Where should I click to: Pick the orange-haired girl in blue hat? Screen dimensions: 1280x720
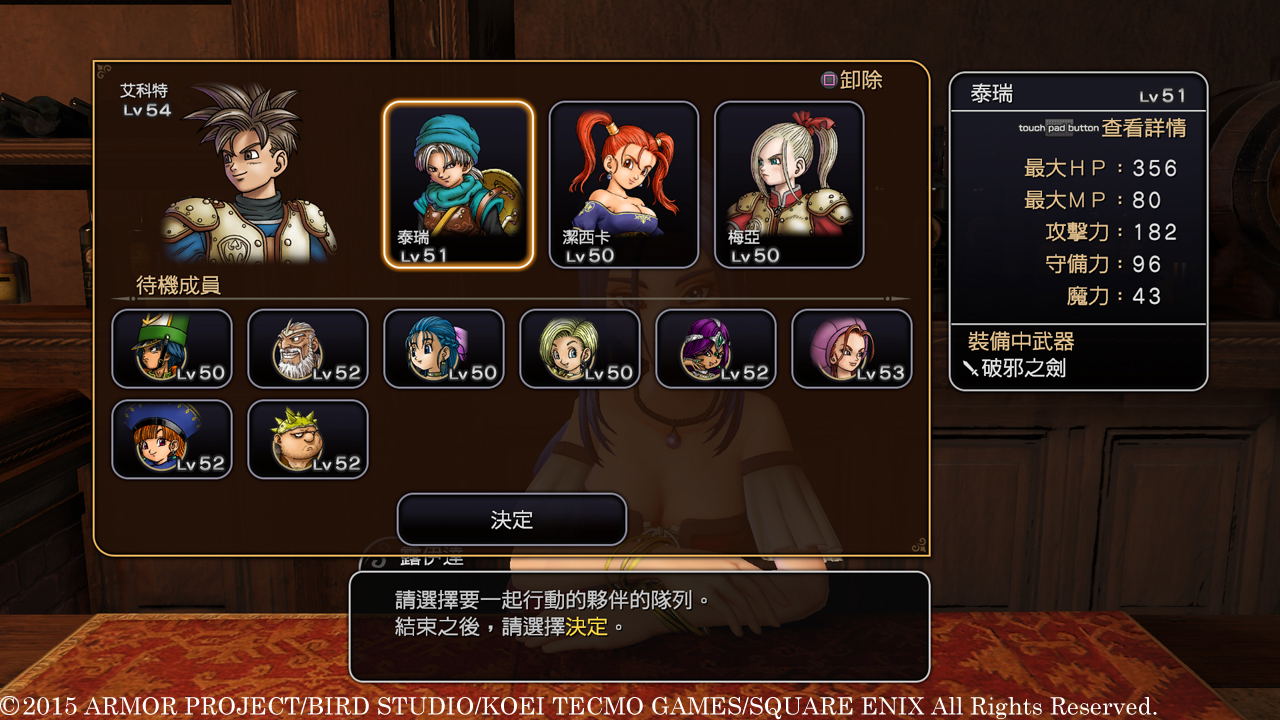(172, 440)
